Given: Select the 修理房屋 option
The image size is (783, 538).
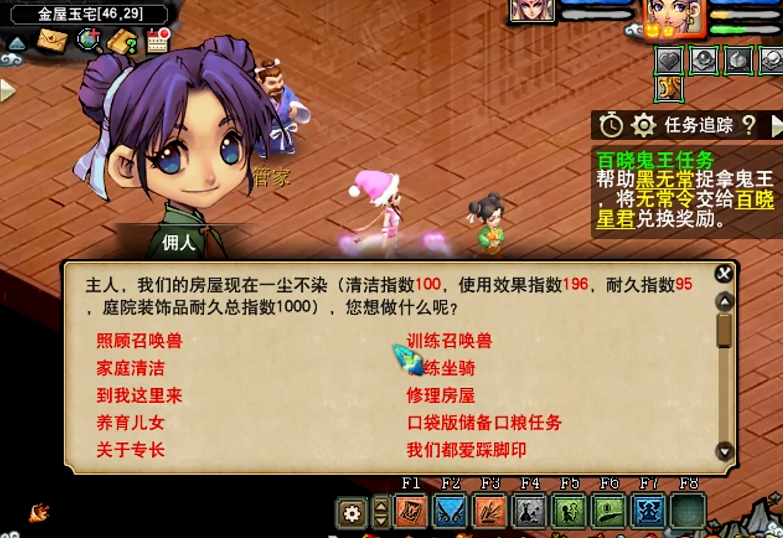Looking at the screenshot, I should click(440, 395).
